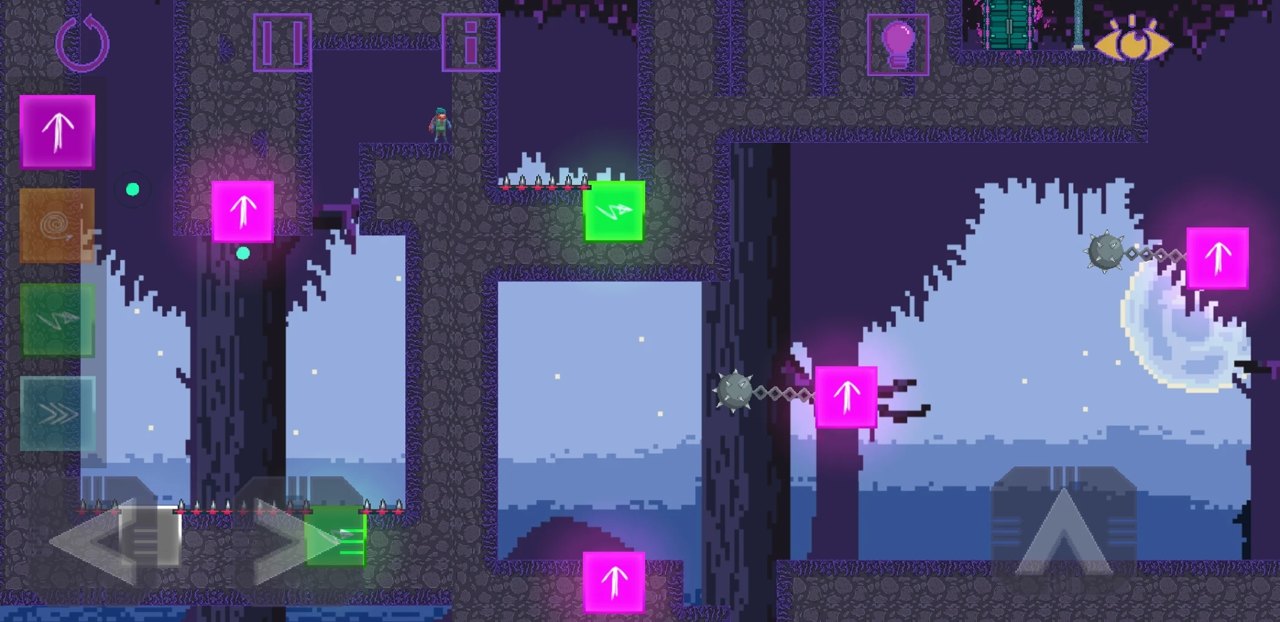Select the magenta up-arrow rune ability
The image size is (1280, 622).
click(x=58, y=132)
